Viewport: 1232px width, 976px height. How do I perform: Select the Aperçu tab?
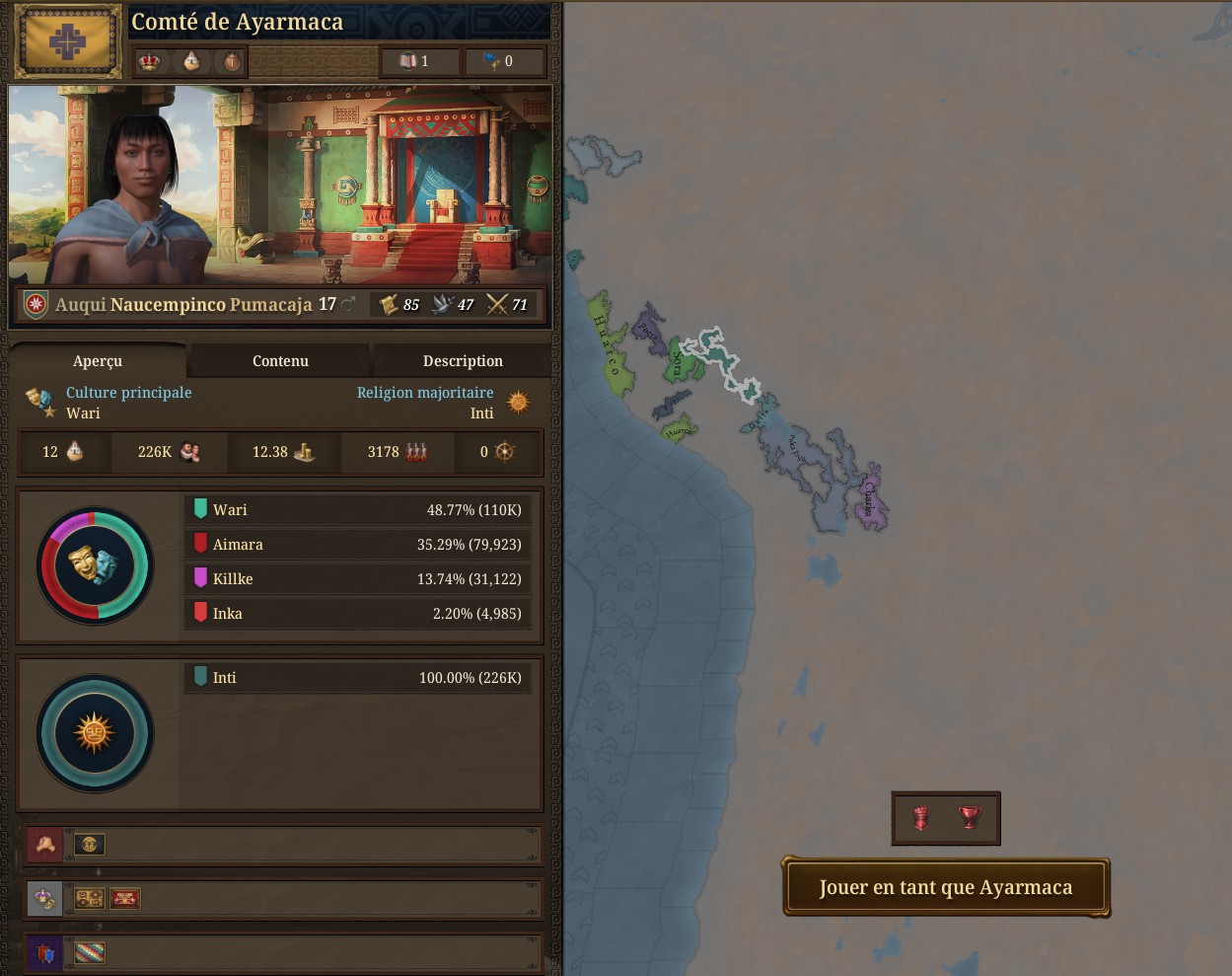[x=98, y=361]
